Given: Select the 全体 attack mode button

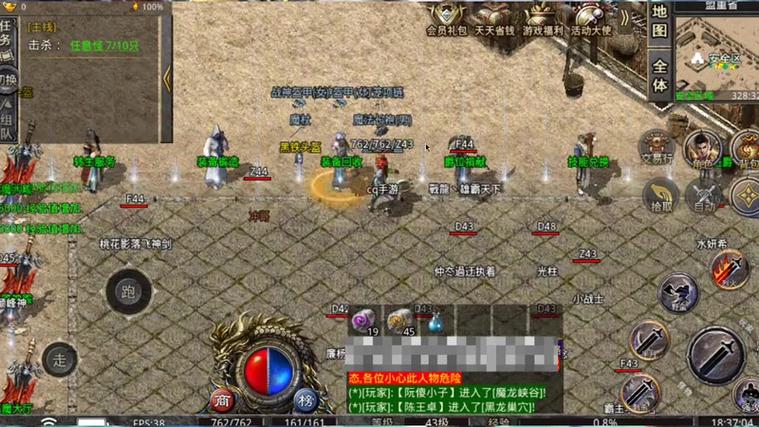Looking at the screenshot, I should (659, 74).
